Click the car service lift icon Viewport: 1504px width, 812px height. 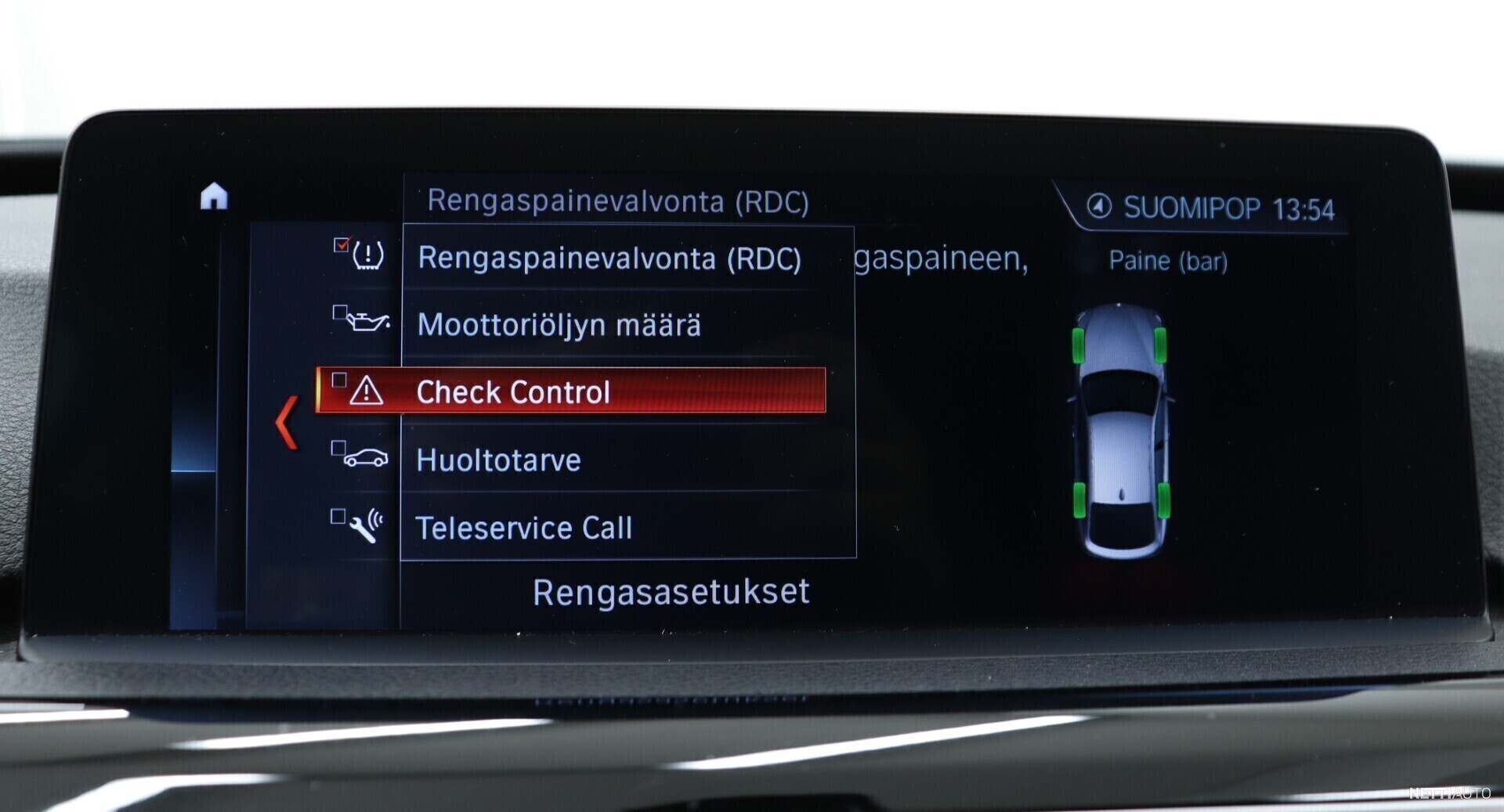click(x=366, y=458)
